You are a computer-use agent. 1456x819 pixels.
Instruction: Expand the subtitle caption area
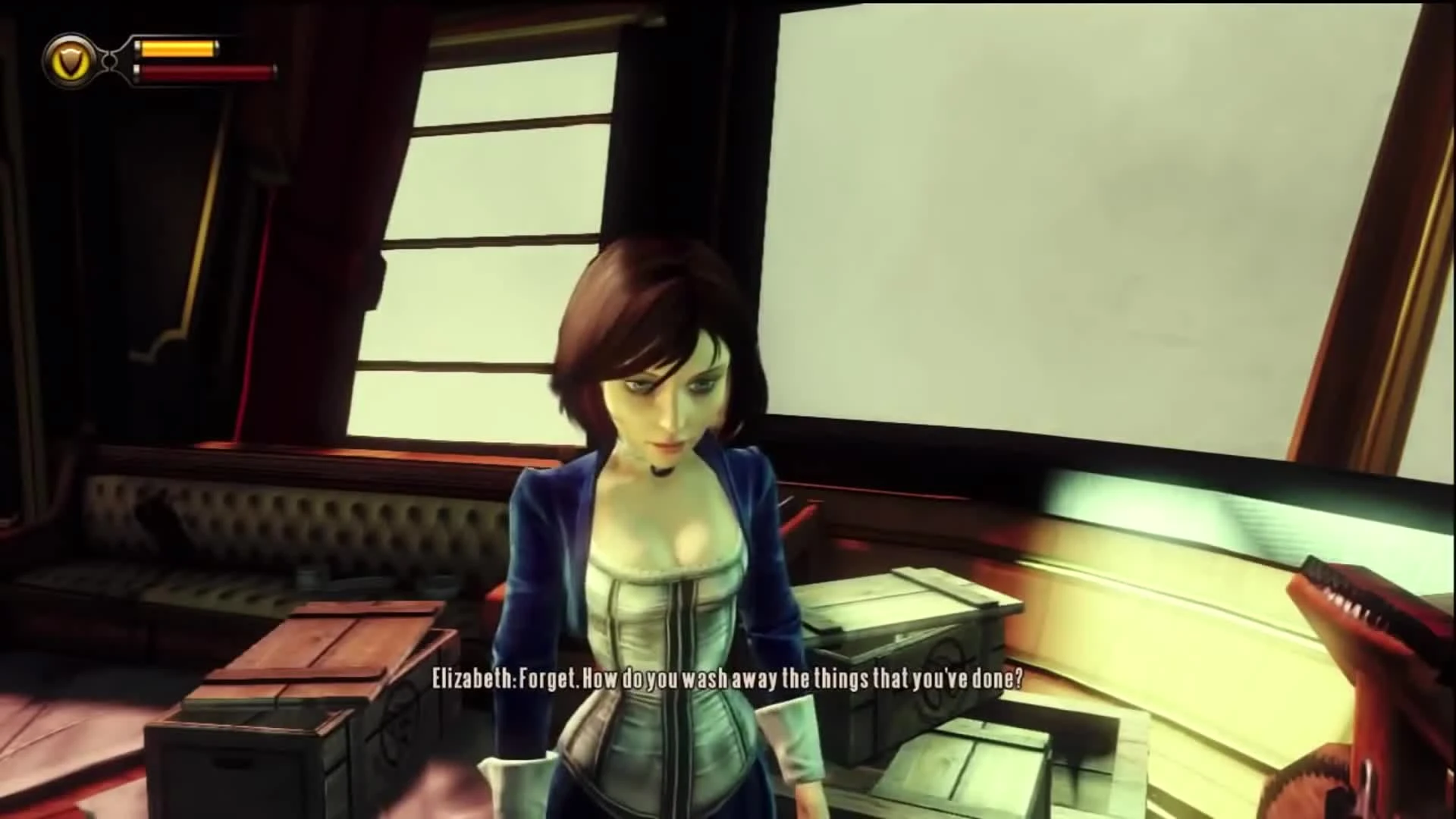click(726, 681)
